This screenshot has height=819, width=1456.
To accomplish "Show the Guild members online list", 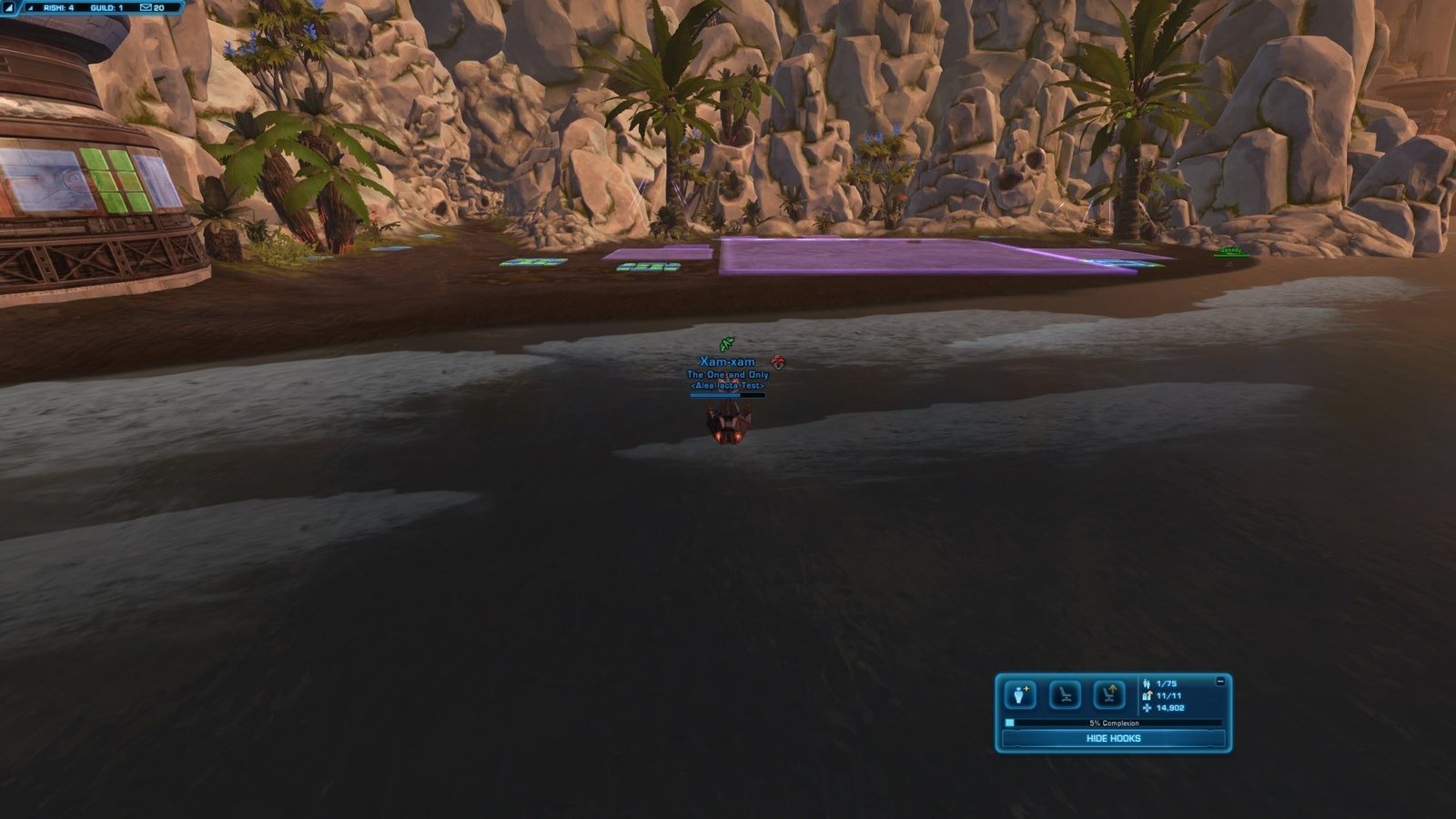I will coord(106,7).
